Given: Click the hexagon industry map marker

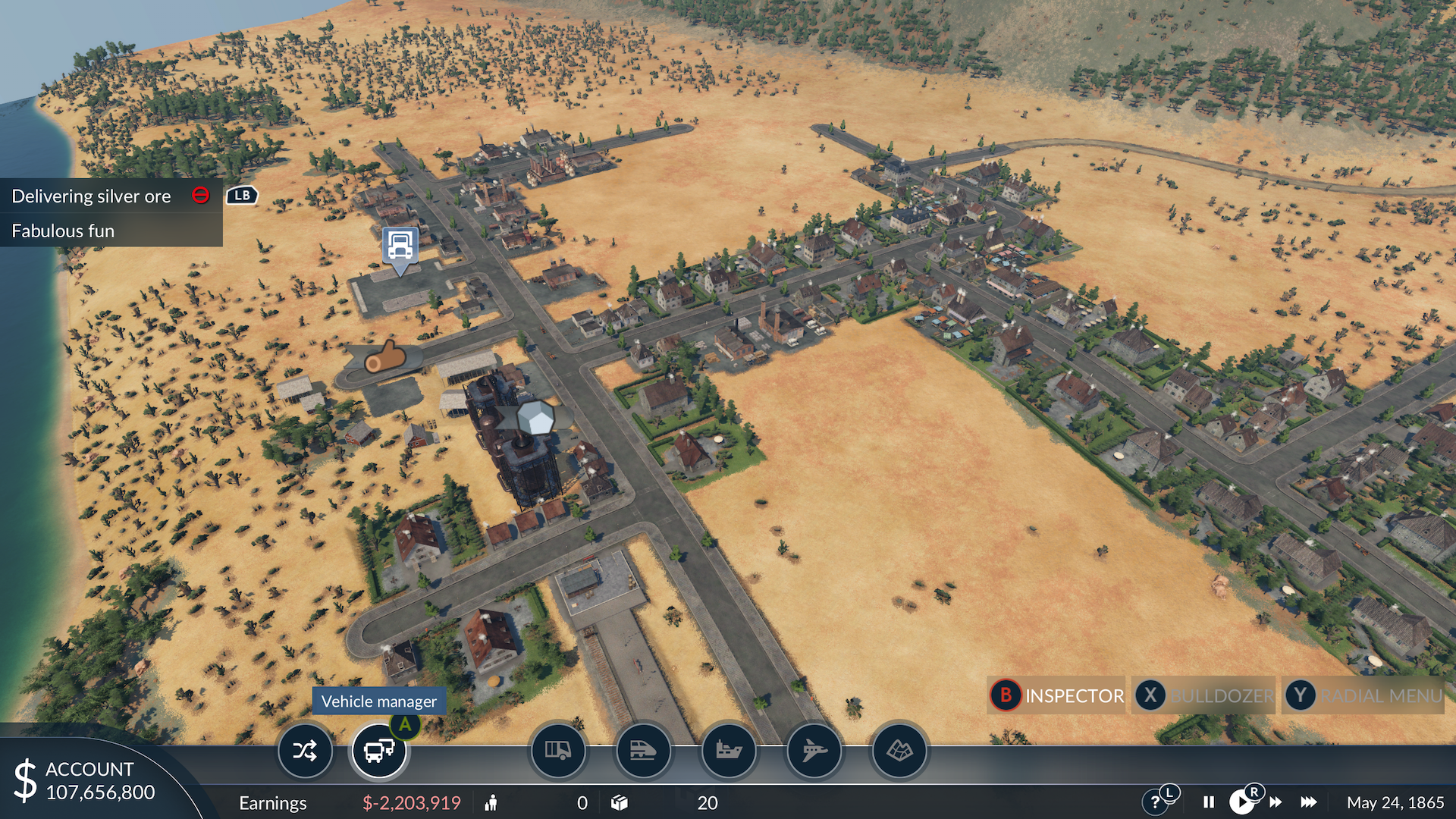Looking at the screenshot, I should pyautogui.click(x=536, y=418).
